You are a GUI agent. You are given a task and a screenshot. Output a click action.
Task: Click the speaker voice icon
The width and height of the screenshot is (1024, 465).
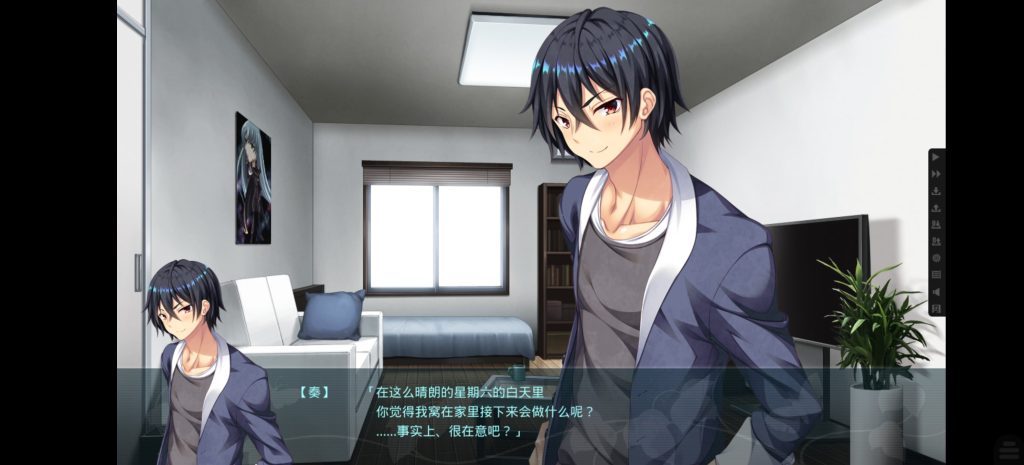[936, 292]
